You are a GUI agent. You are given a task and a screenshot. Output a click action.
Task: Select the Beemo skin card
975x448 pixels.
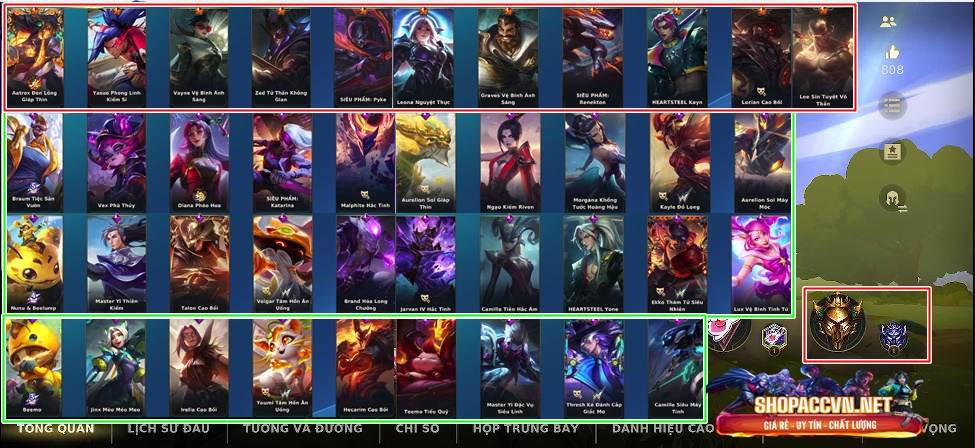click(x=34, y=367)
